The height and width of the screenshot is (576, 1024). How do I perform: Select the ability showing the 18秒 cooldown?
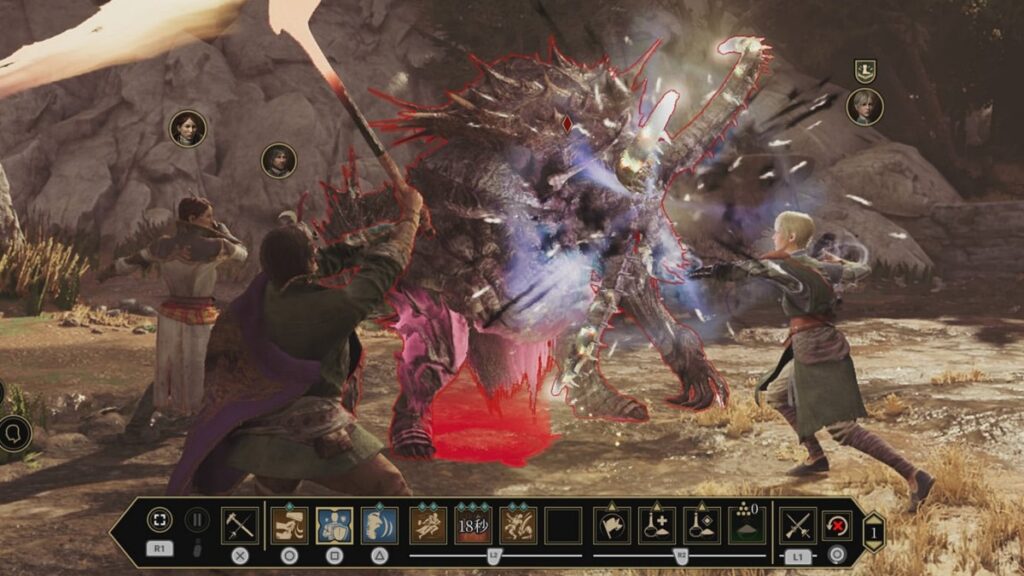[473, 525]
